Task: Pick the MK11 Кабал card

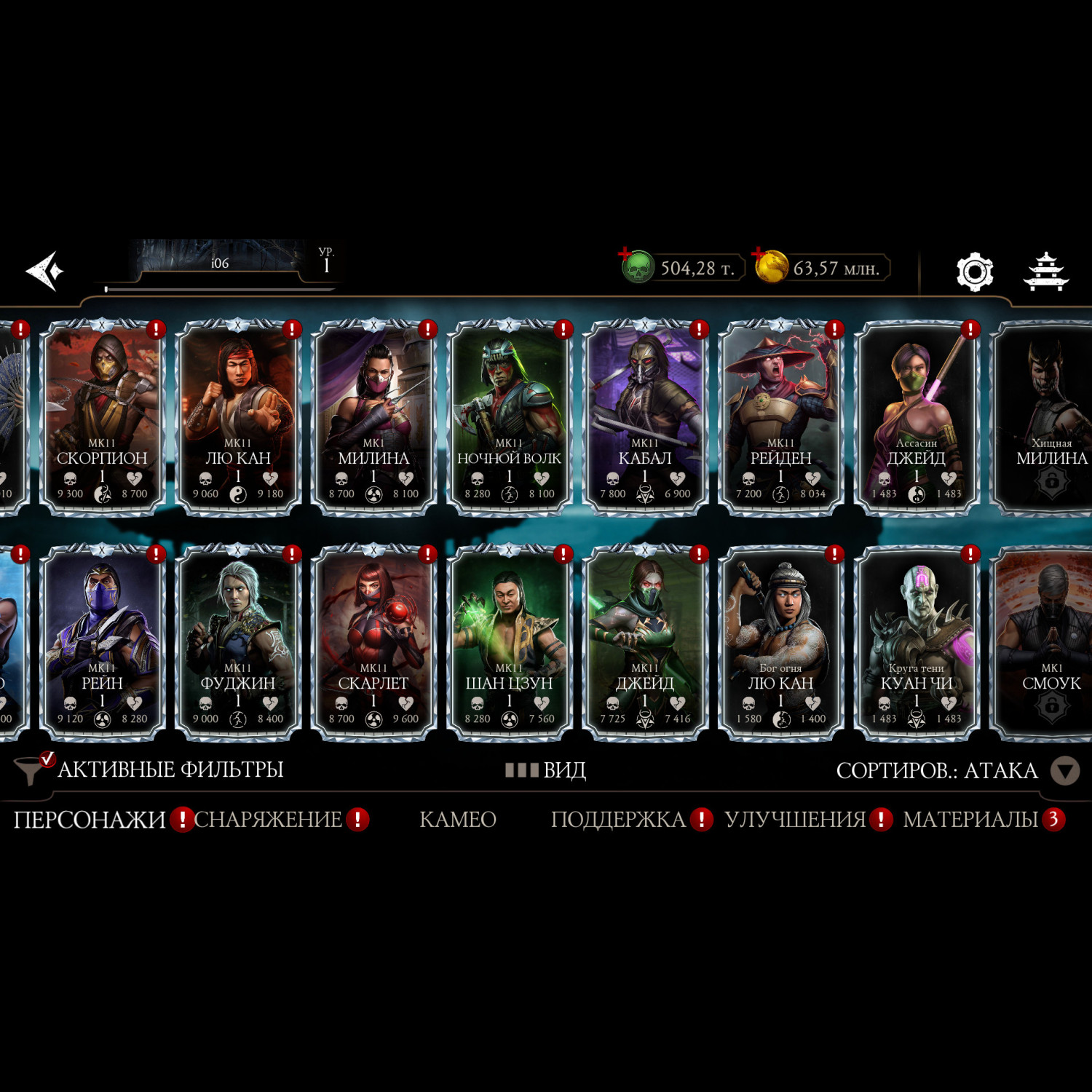Action: (644, 418)
